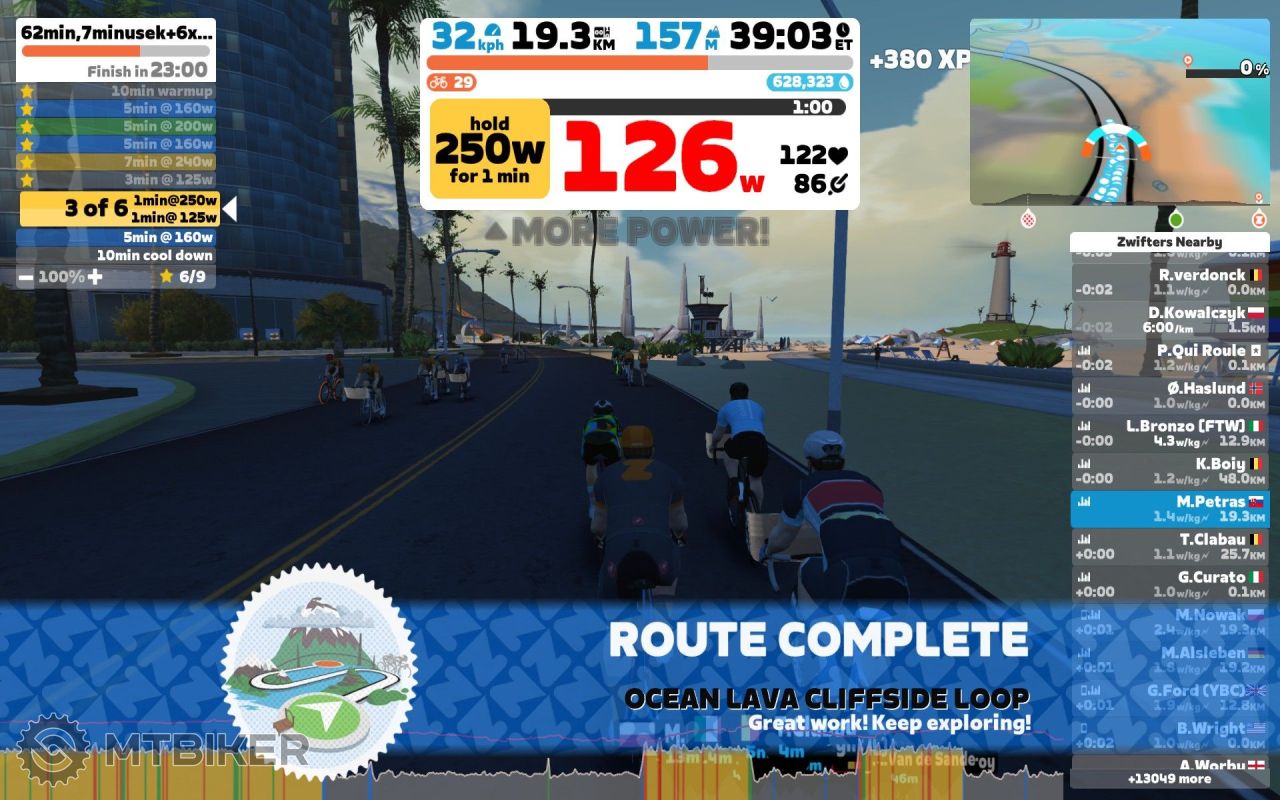This screenshot has height=800, width=1280.
Task: Select M.Nowak rider entry
Action: tap(1169, 622)
